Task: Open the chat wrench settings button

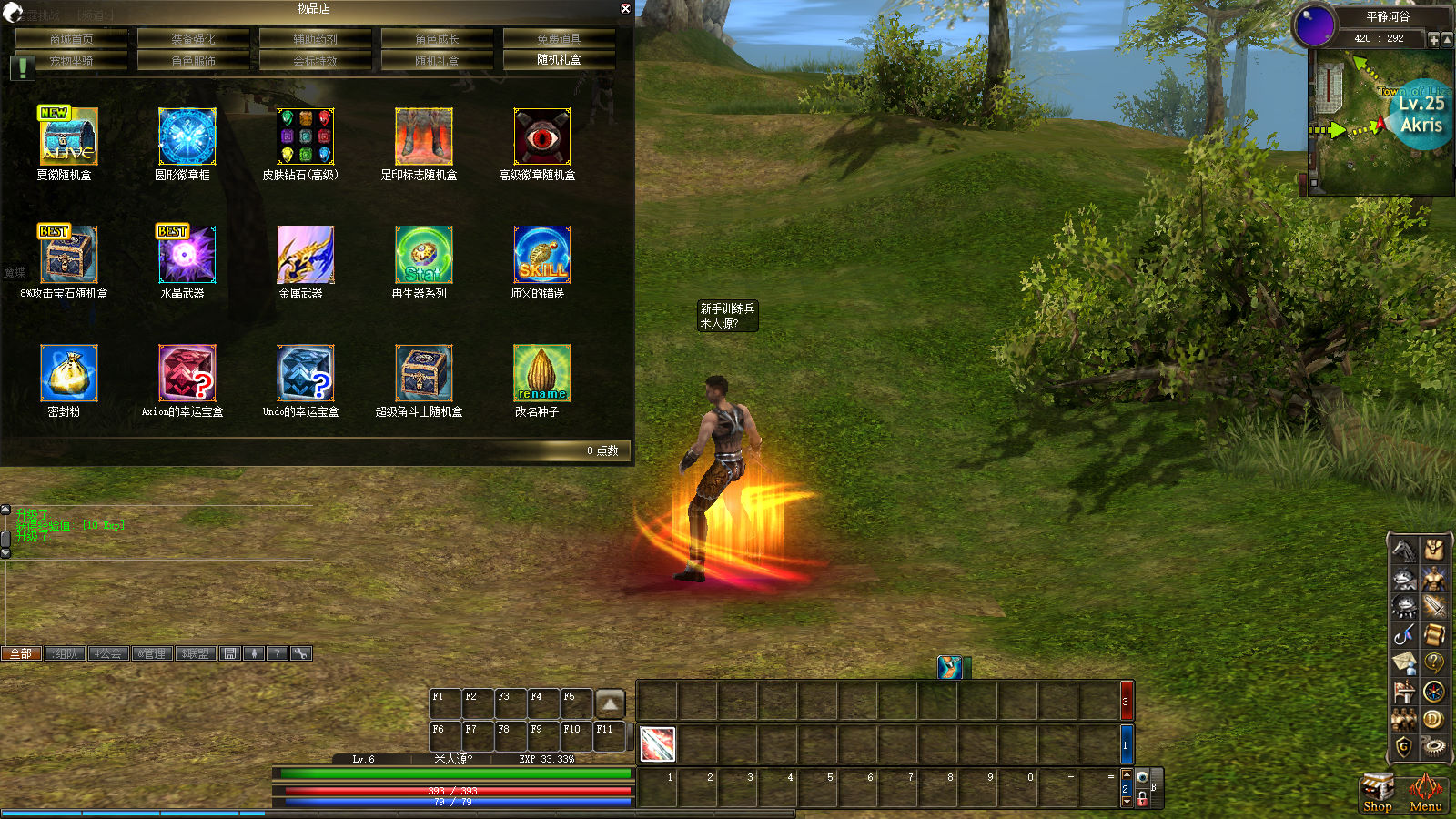Action: coord(300,653)
